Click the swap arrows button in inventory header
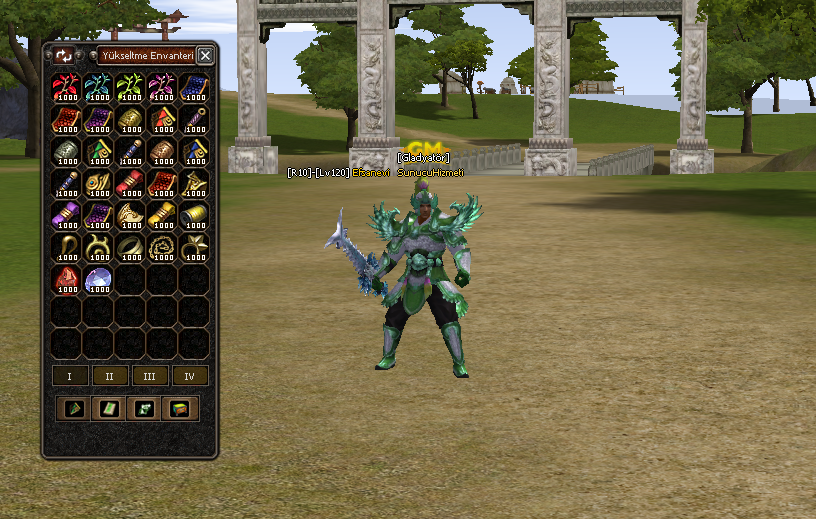 pos(64,56)
